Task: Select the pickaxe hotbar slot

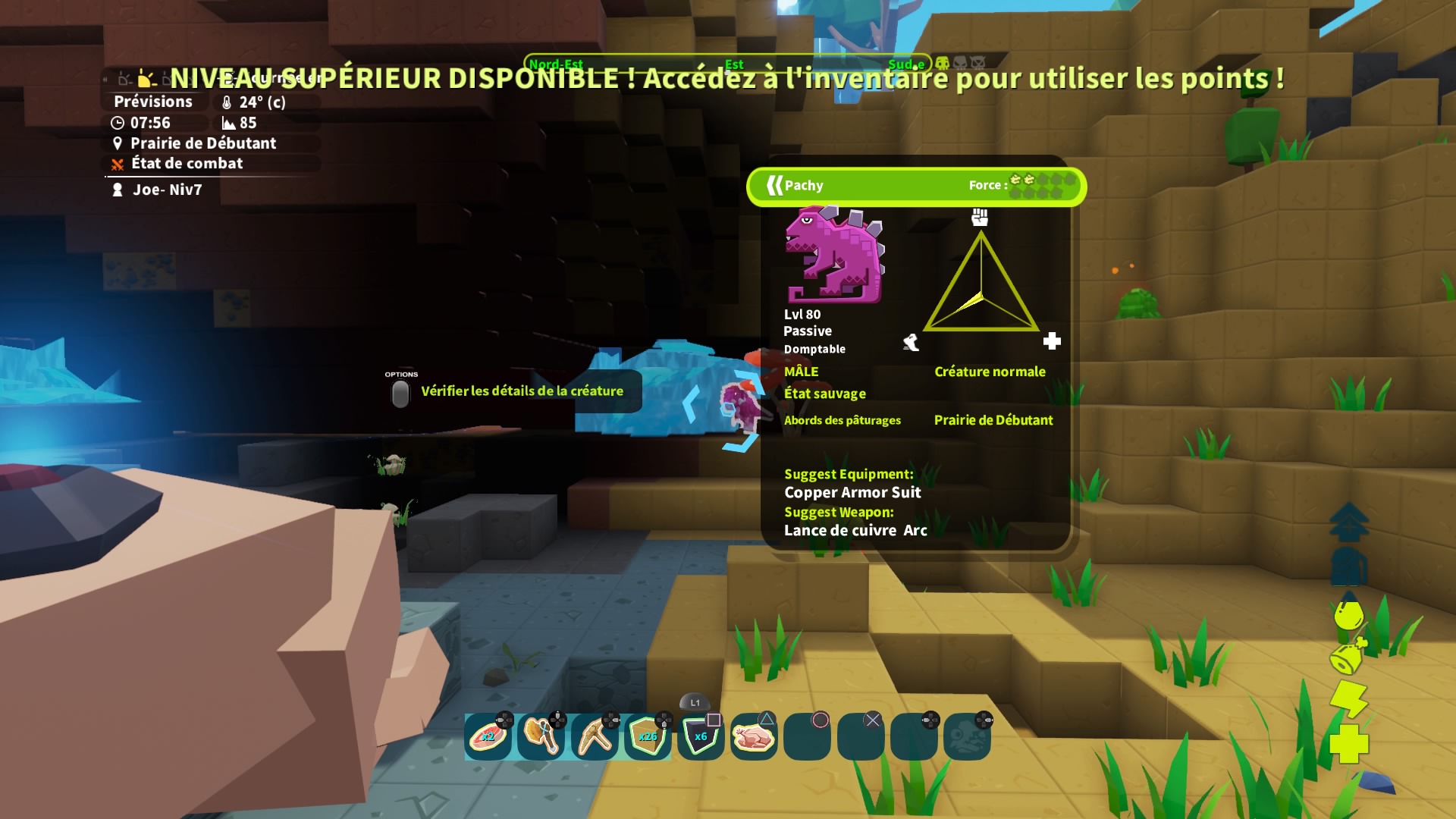Action: tap(595, 736)
